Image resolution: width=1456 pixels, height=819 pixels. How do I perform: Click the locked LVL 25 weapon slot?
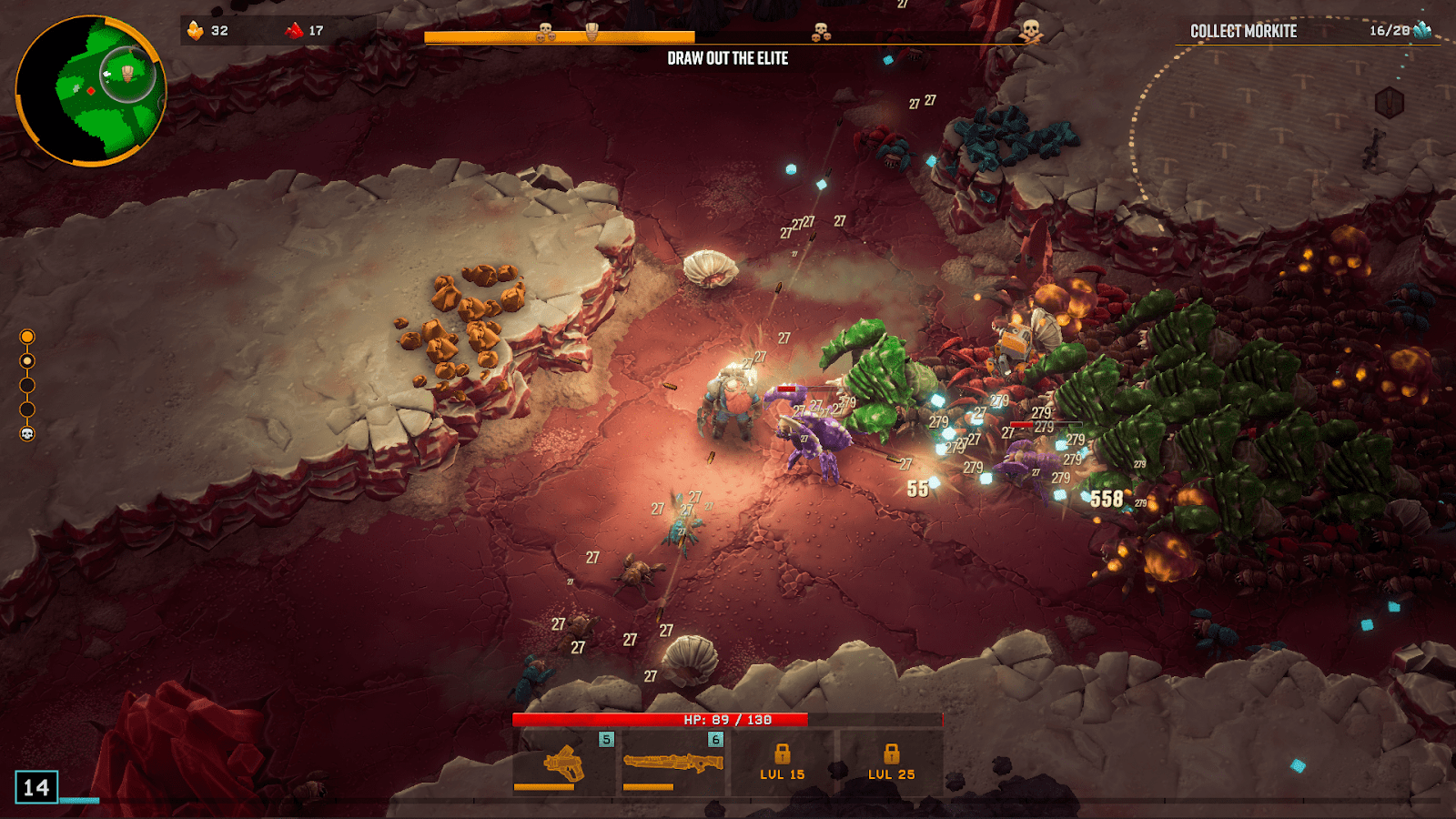tap(891, 763)
